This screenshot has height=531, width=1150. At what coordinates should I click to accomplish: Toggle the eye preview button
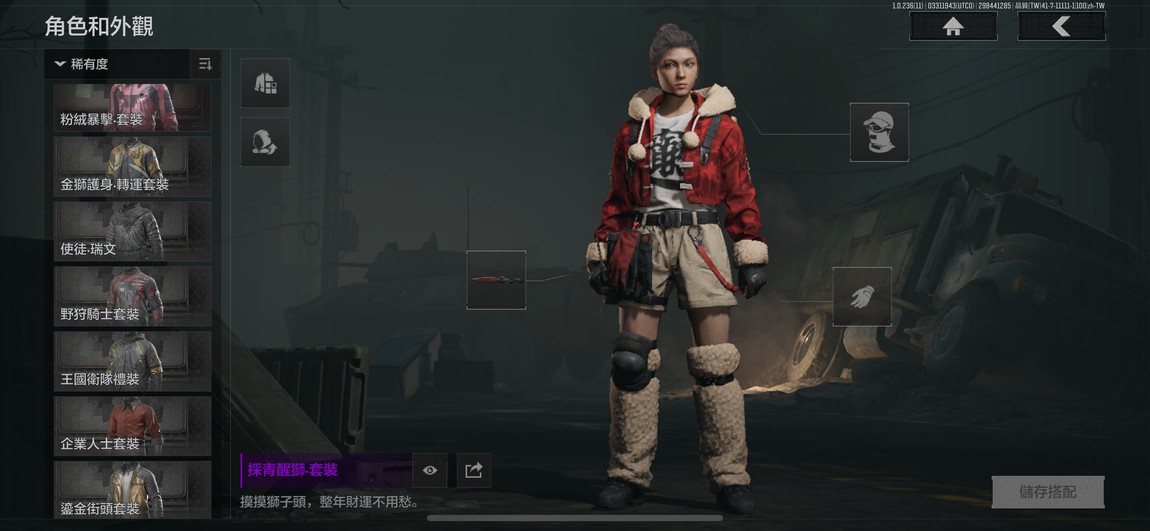[430, 470]
